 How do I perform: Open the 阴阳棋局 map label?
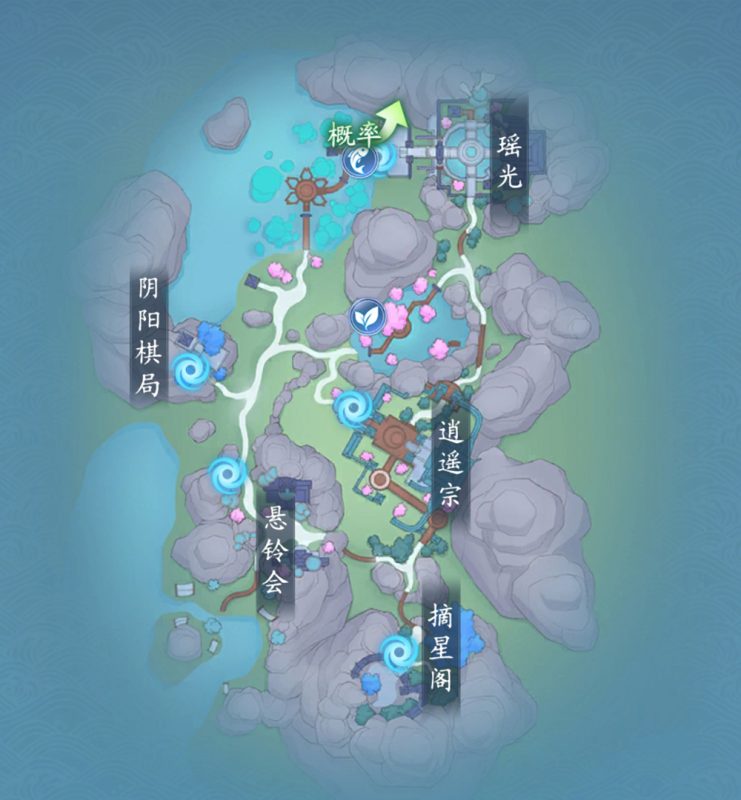[149, 338]
